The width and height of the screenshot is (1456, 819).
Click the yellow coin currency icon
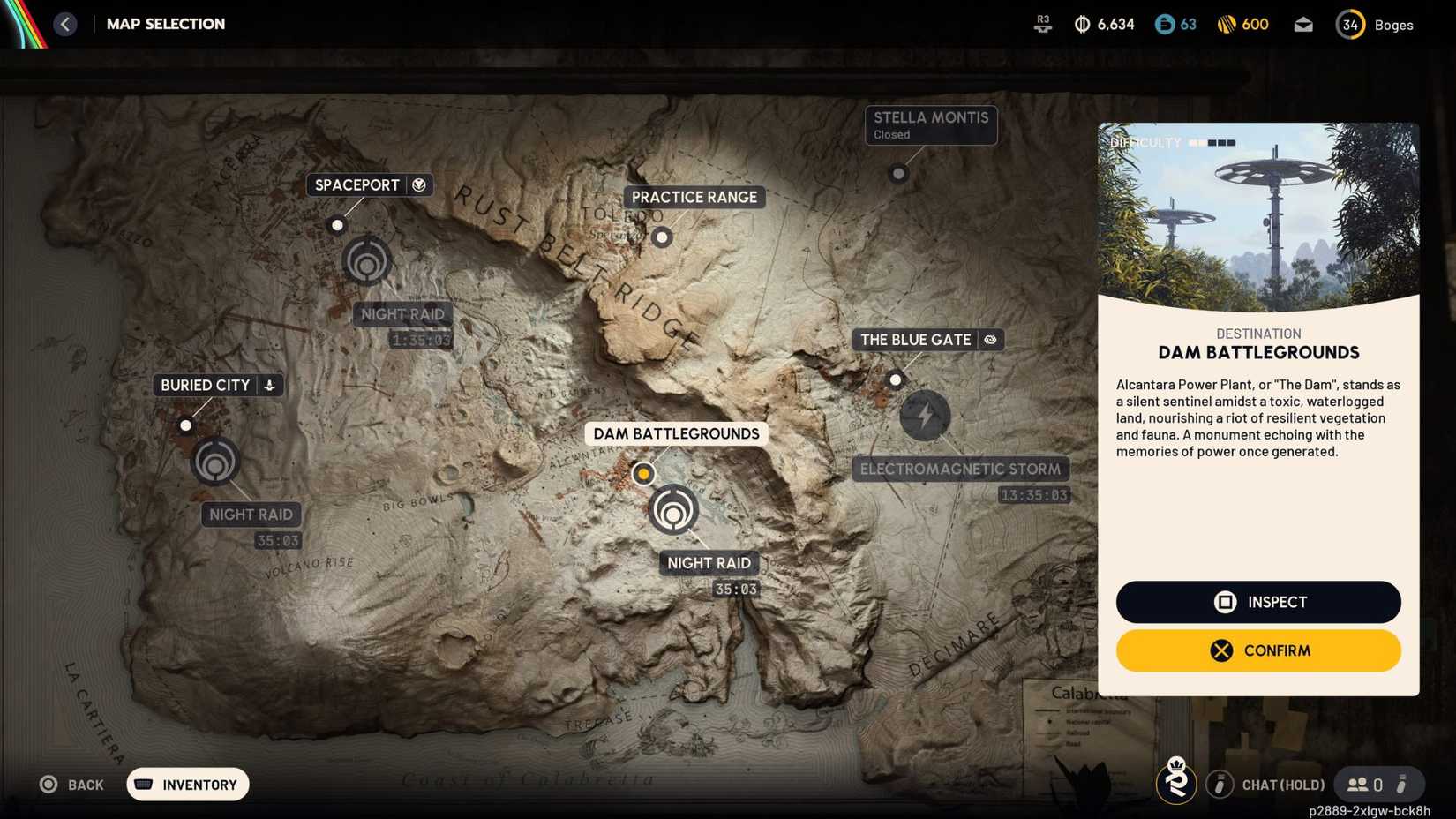click(x=1227, y=25)
